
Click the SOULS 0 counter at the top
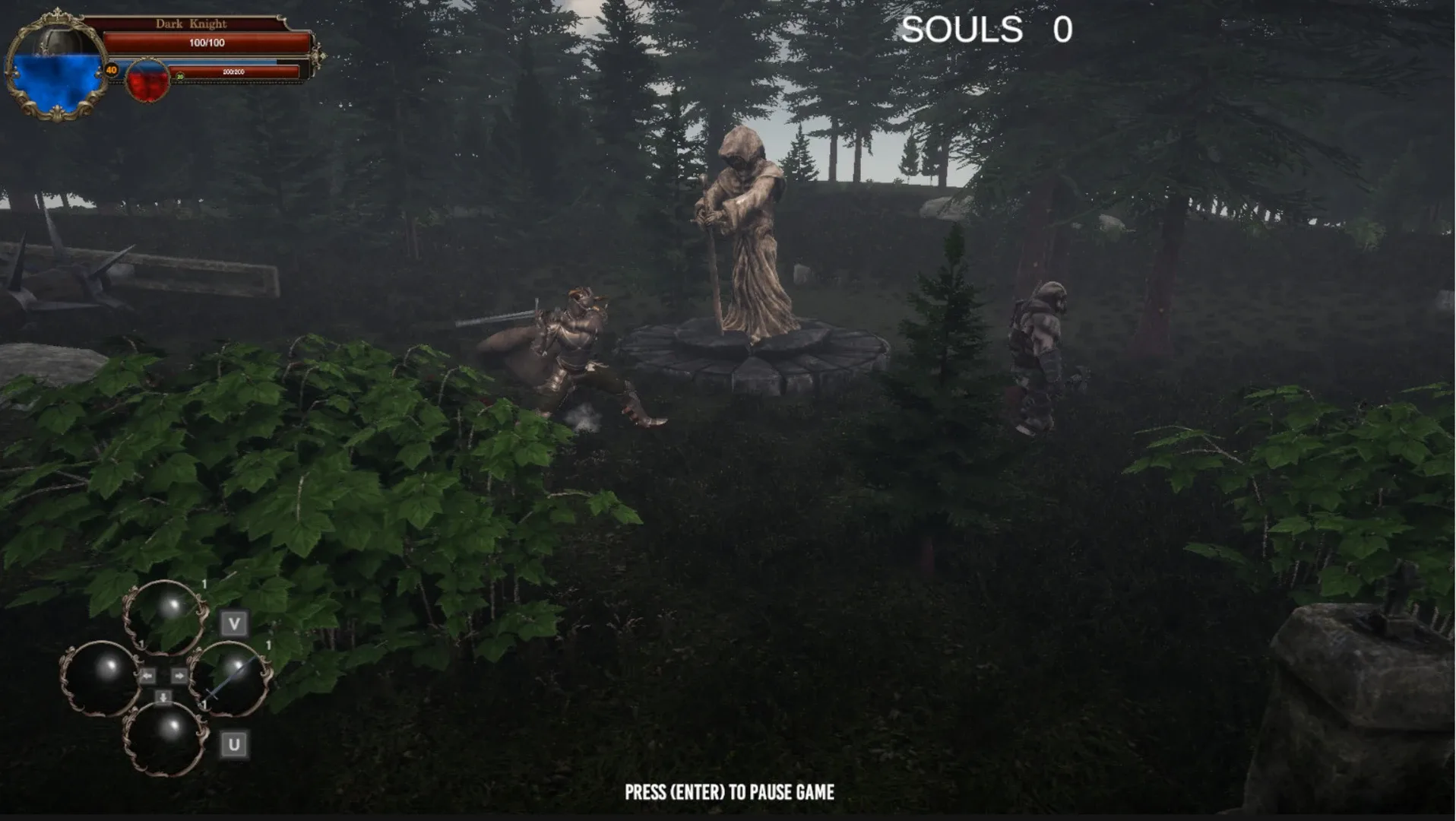(x=986, y=30)
